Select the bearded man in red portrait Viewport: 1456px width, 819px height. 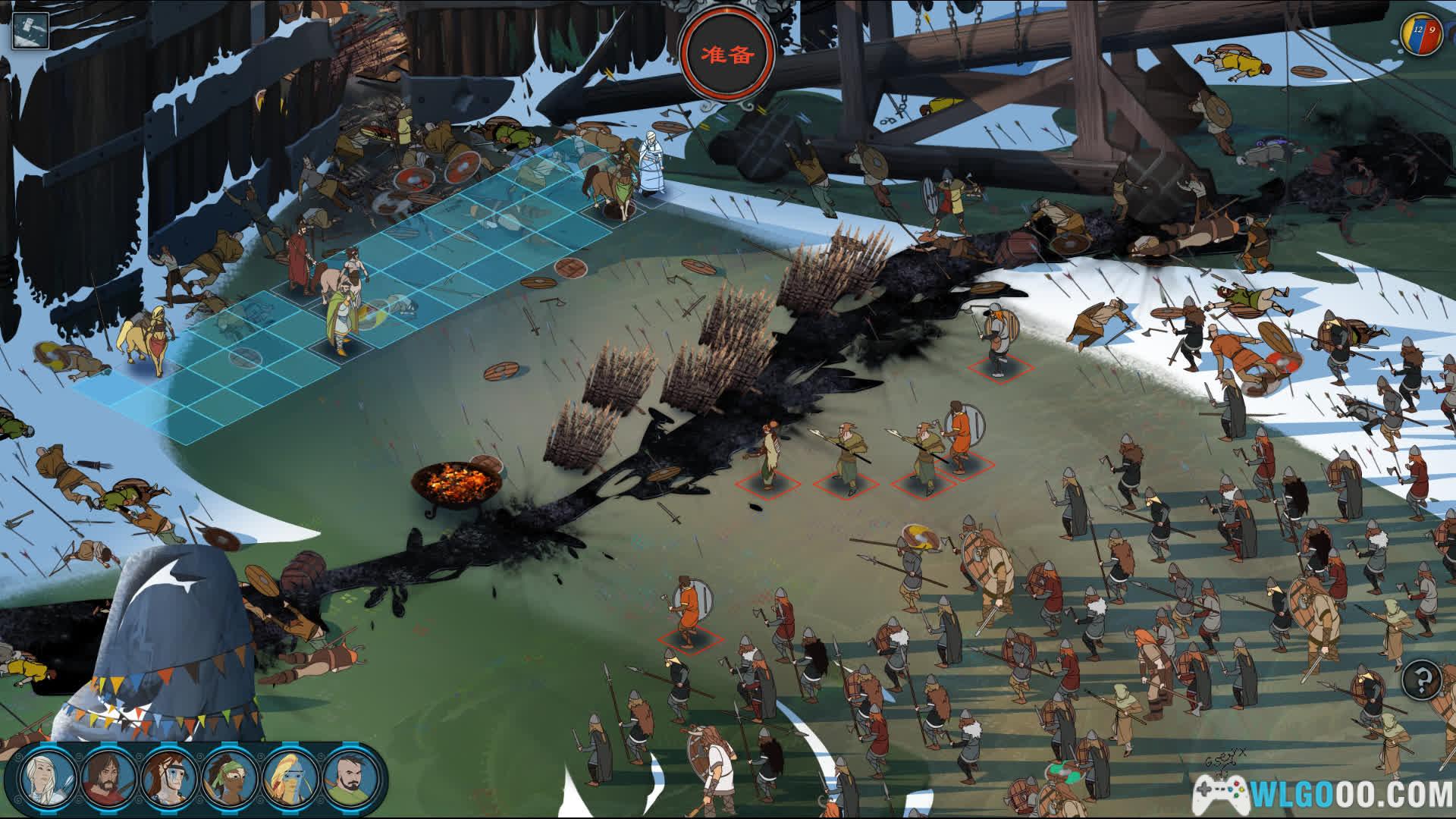click(x=107, y=778)
